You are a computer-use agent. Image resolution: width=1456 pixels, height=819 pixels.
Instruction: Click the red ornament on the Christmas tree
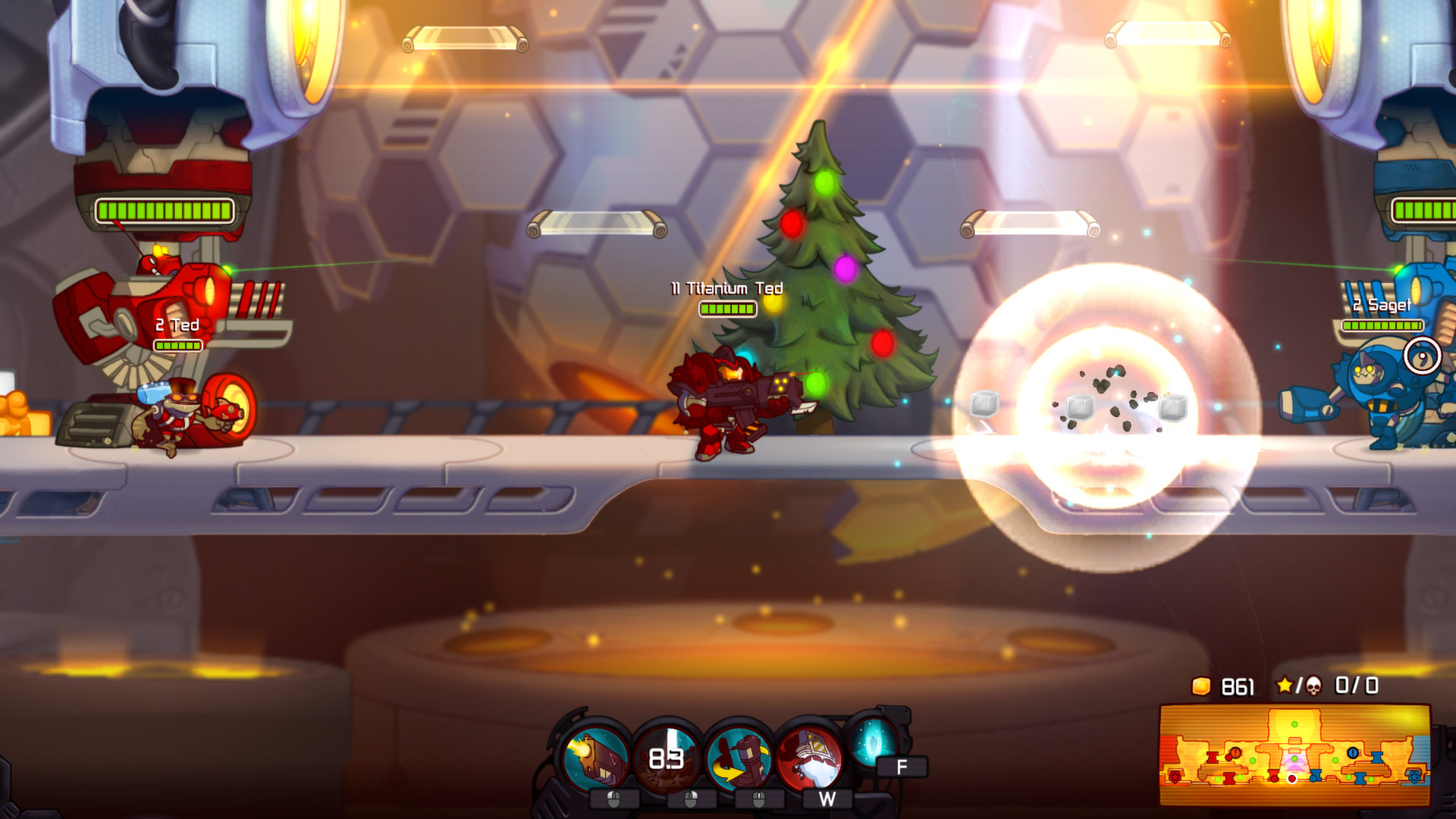[793, 224]
